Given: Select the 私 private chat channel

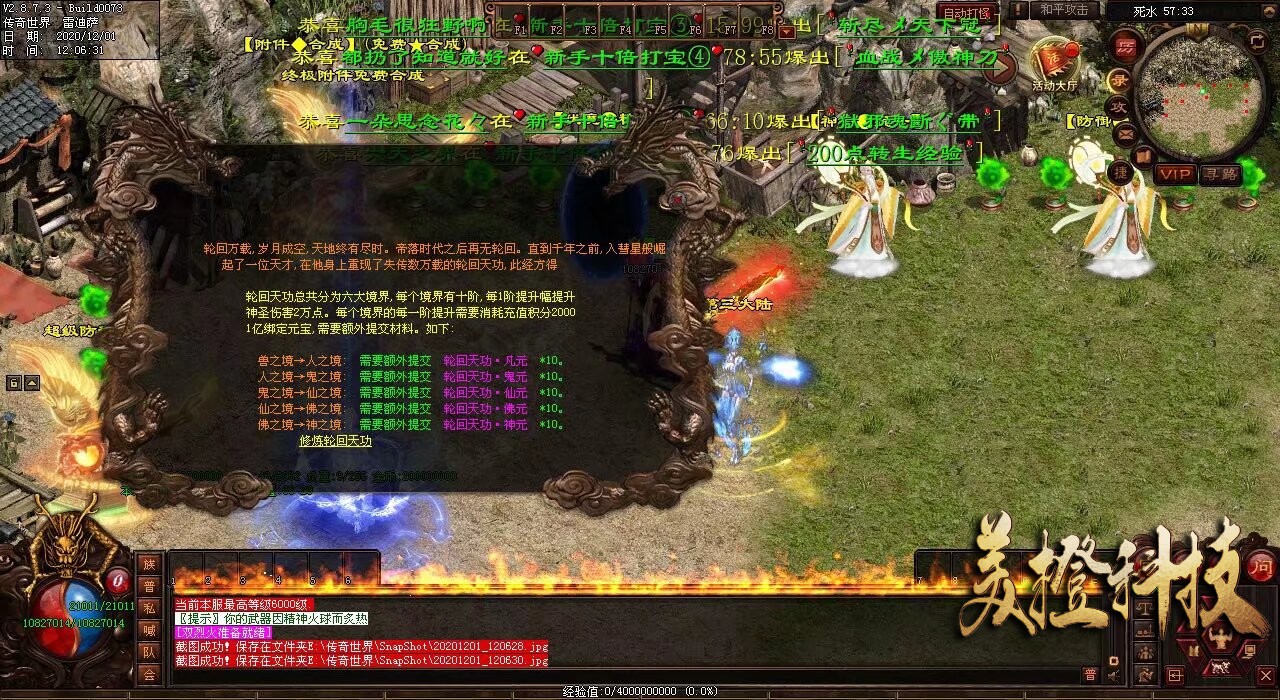Looking at the screenshot, I should click(x=149, y=608).
